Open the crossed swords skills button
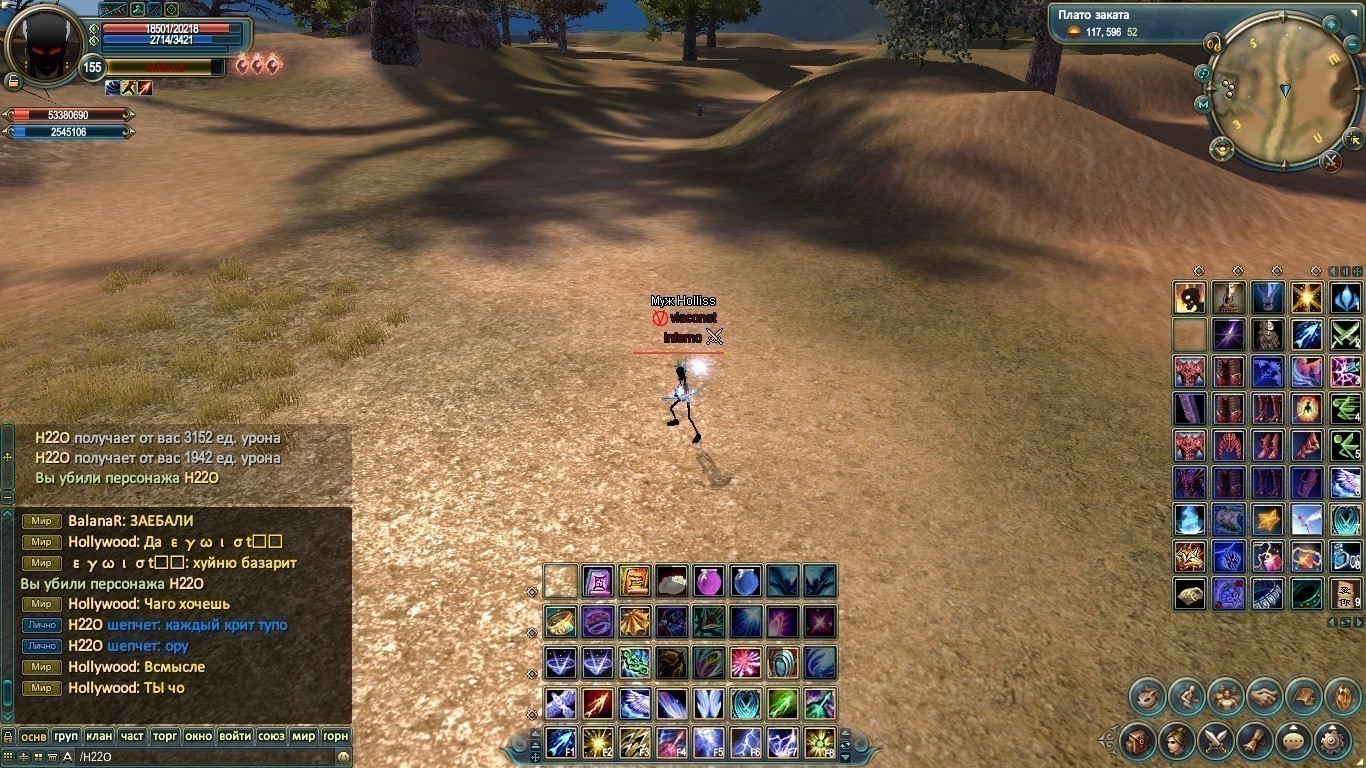The height and width of the screenshot is (768, 1366). point(1216,741)
